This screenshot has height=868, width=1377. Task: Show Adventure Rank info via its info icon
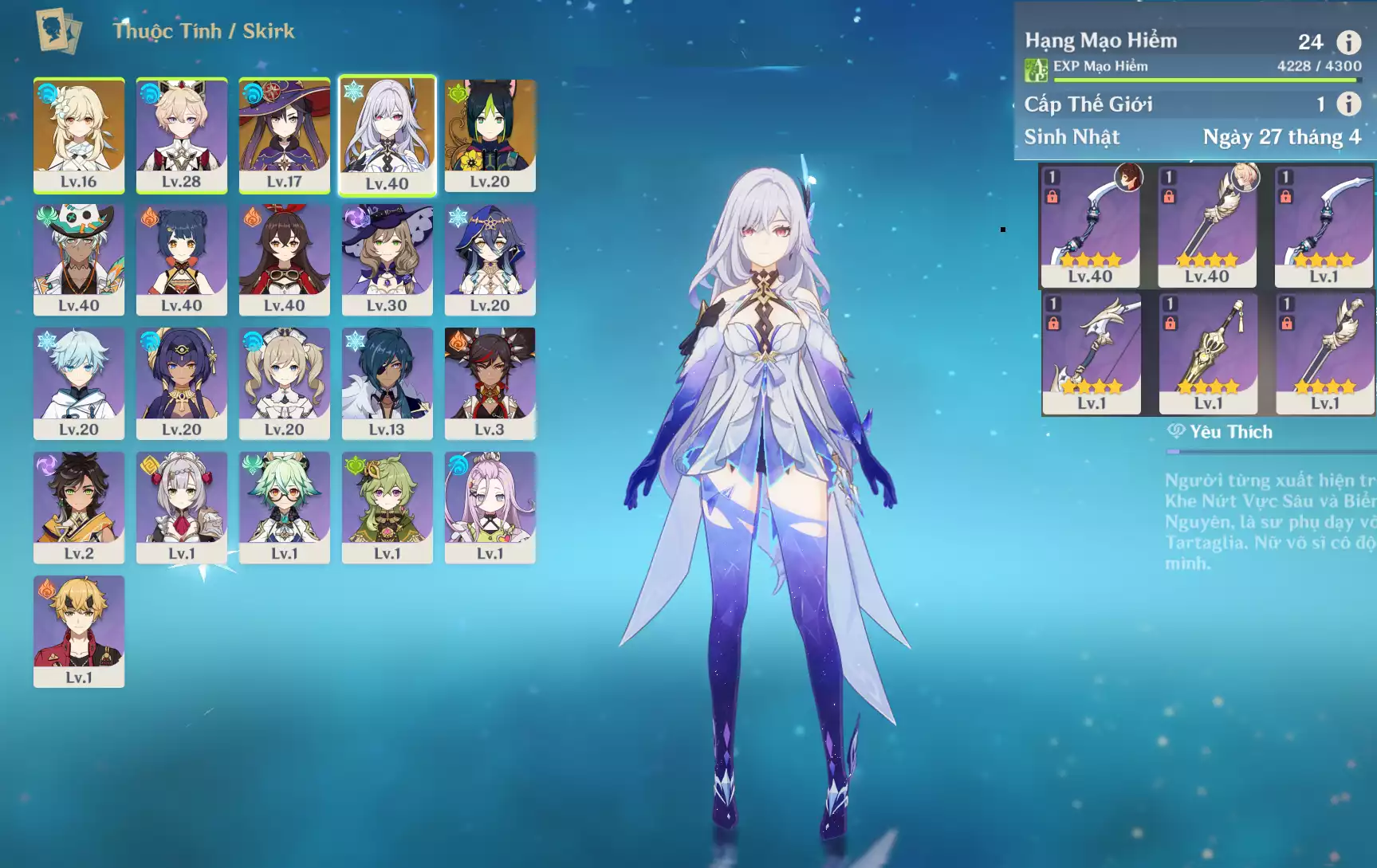point(1348,42)
